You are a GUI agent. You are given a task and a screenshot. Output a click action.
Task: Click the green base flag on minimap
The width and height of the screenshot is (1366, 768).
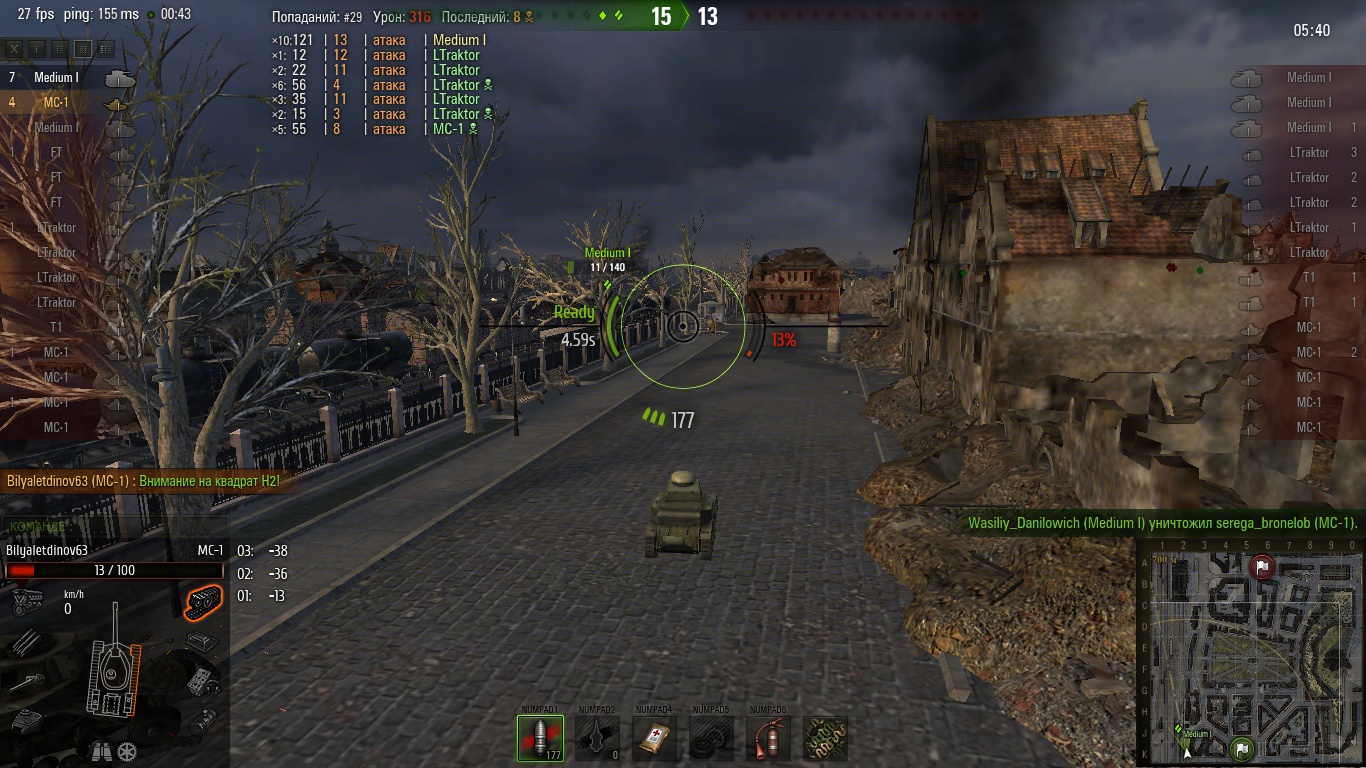click(x=1242, y=747)
